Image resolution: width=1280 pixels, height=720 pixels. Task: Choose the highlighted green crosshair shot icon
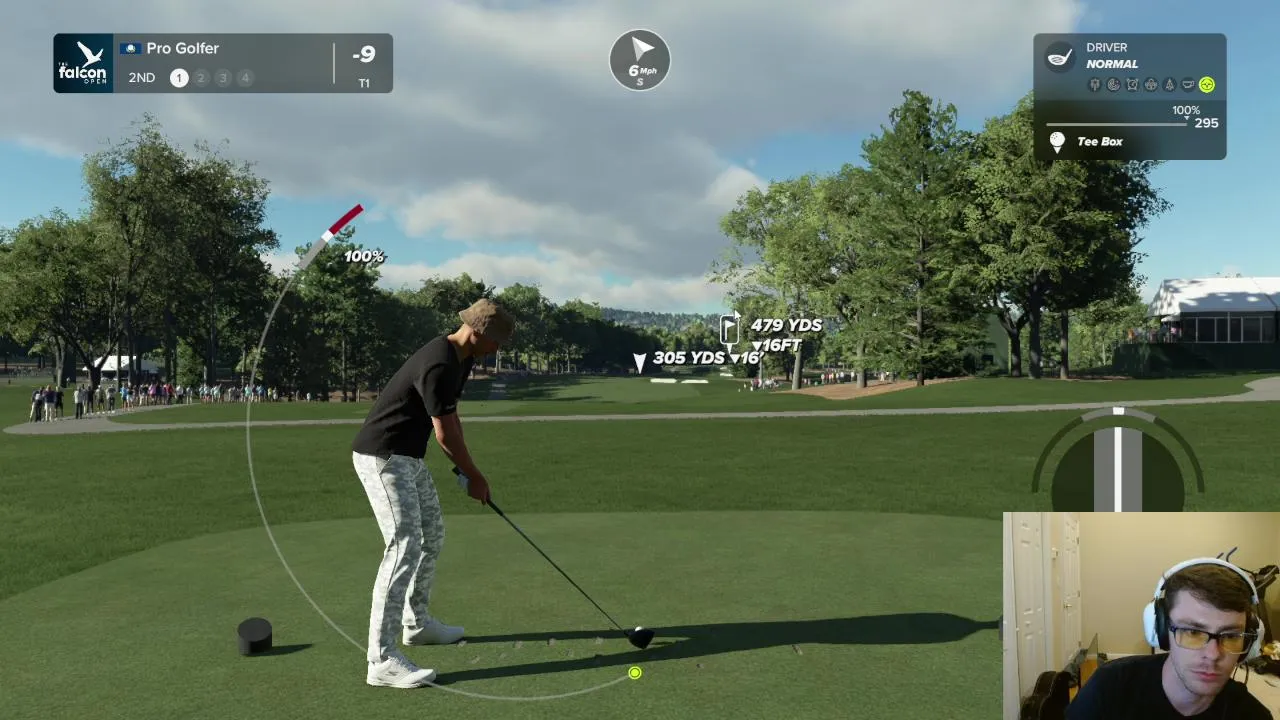pyautogui.click(x=1206, y=85)
